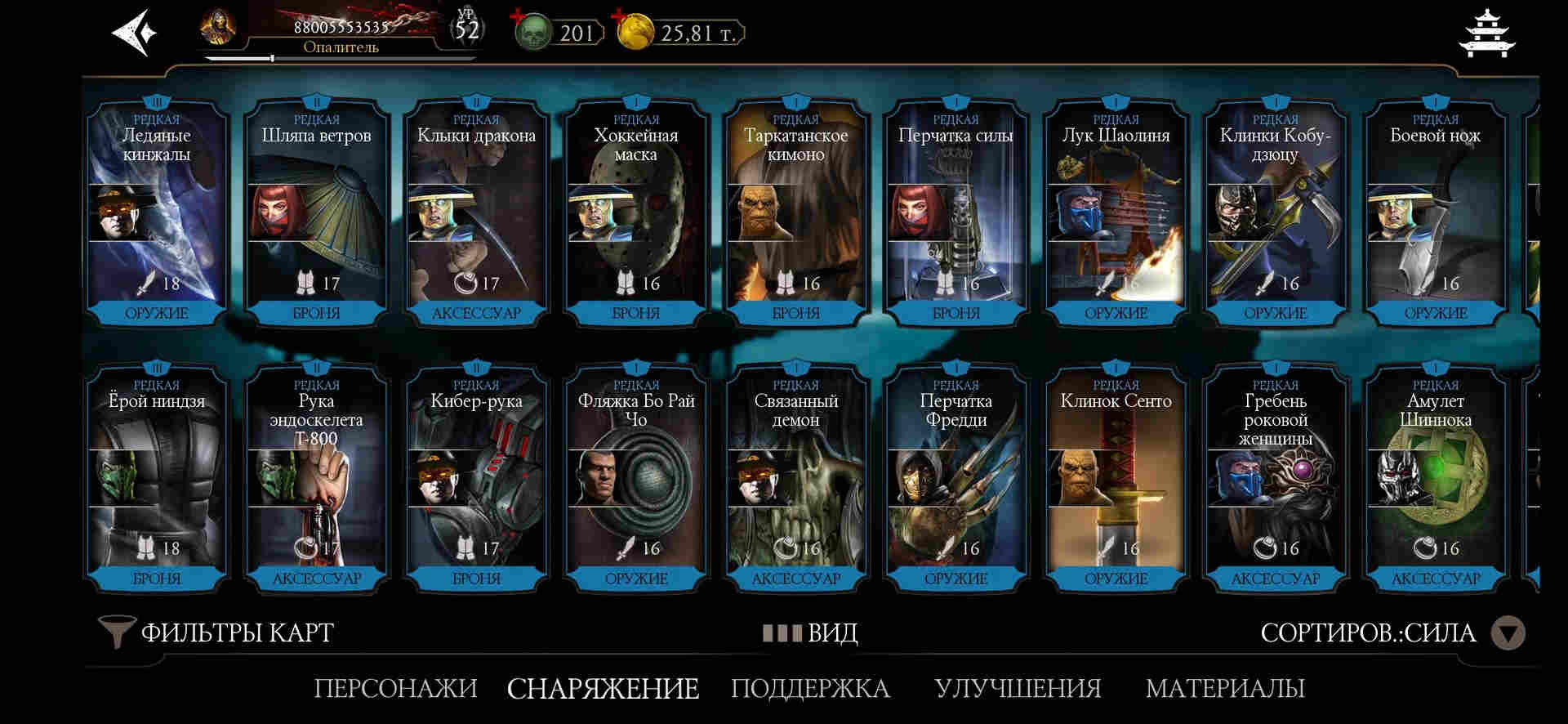
Task: Select the Кибер-рука armor card
Action: point(476,480)
